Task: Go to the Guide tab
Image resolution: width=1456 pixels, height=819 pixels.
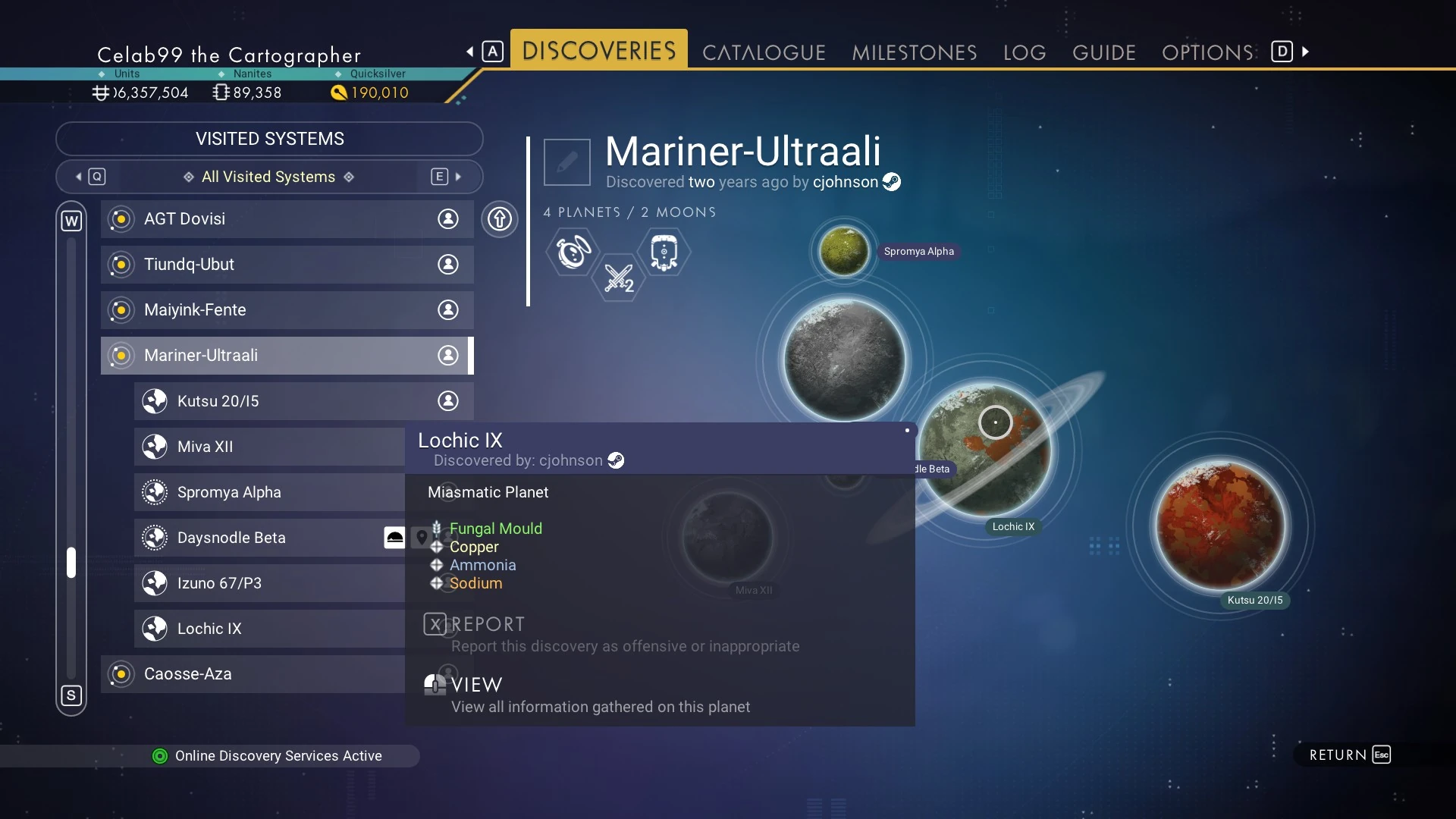Action: tap(1103, 52)
